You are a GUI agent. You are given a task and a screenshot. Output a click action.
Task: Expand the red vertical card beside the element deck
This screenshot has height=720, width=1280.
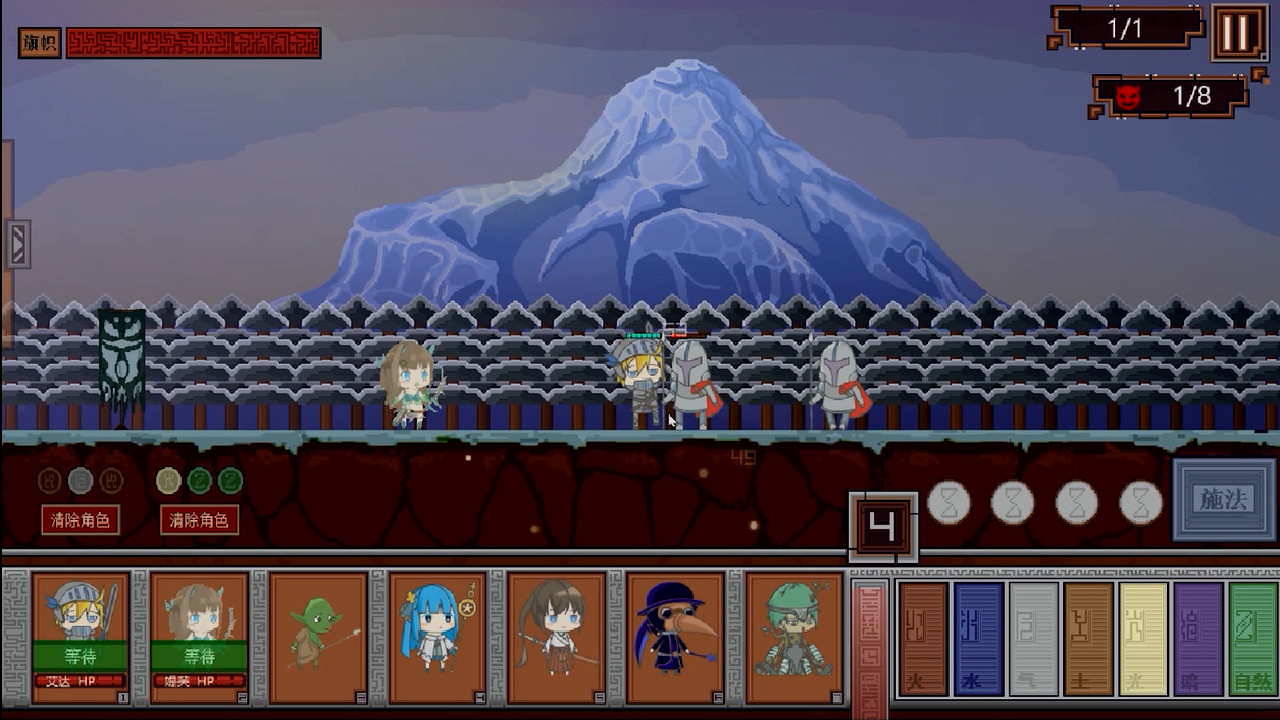pos(871,640)
